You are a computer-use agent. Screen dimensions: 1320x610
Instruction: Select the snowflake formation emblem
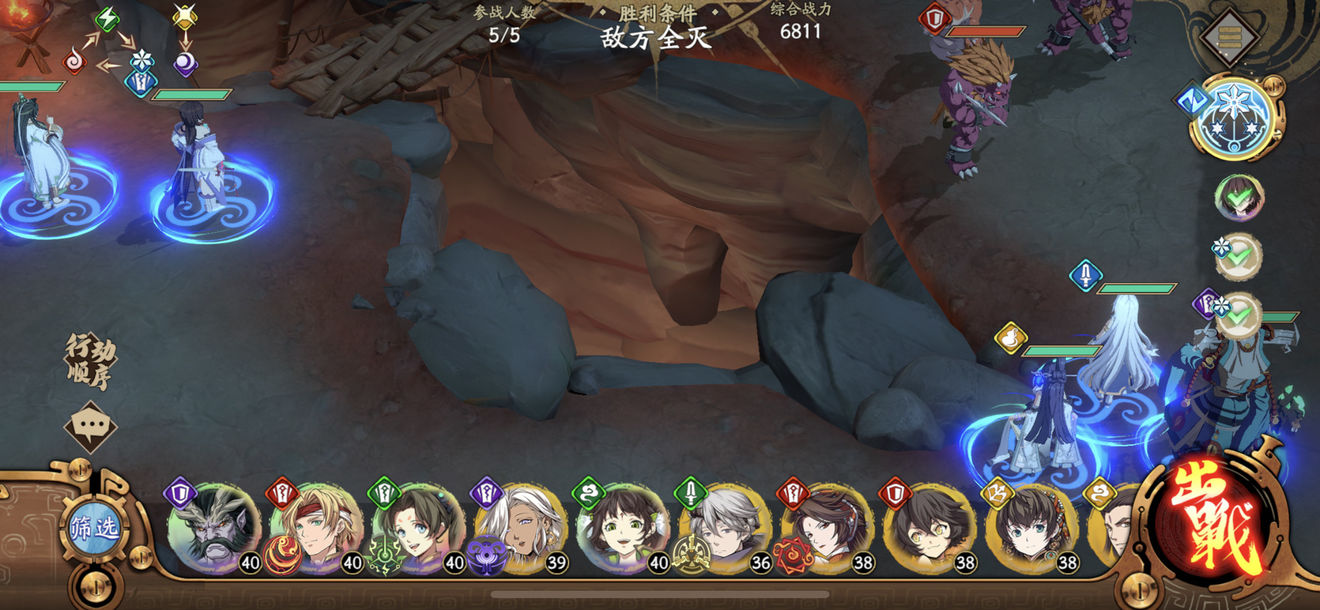click(x=1236, y=120)
